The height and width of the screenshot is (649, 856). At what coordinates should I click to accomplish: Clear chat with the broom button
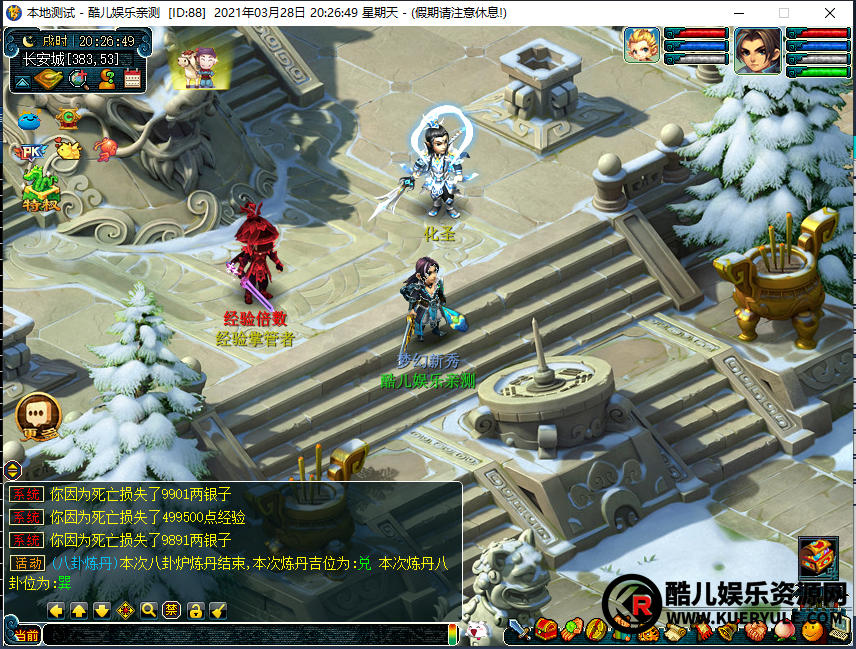point(219,610)
